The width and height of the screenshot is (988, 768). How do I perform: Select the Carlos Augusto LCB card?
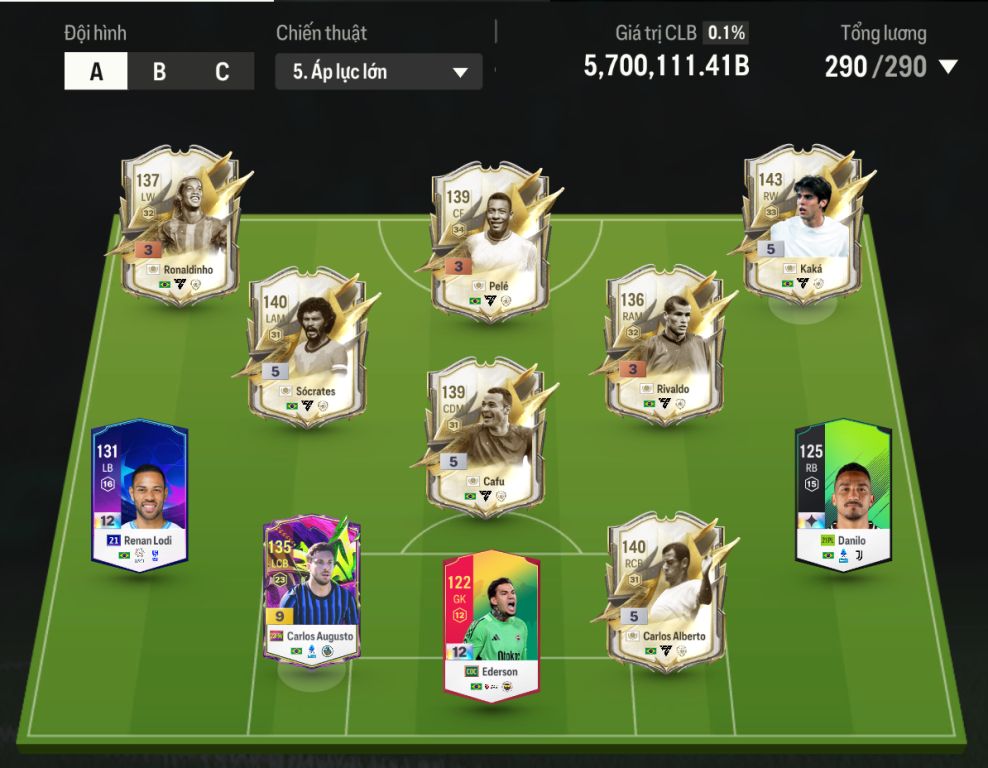(312, 590)
